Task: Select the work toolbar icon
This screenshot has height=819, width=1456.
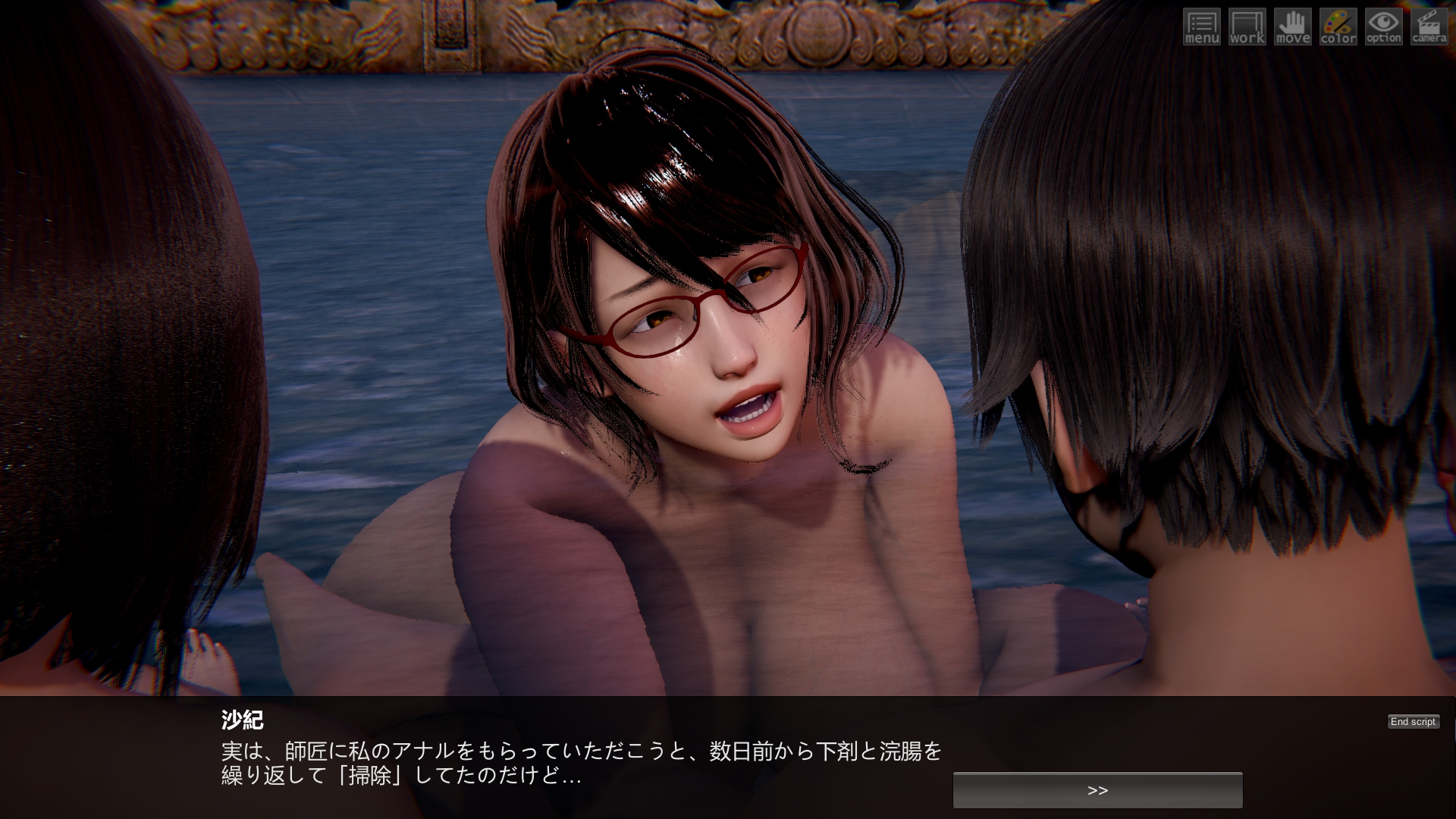Action: (x=1247, y=27)
